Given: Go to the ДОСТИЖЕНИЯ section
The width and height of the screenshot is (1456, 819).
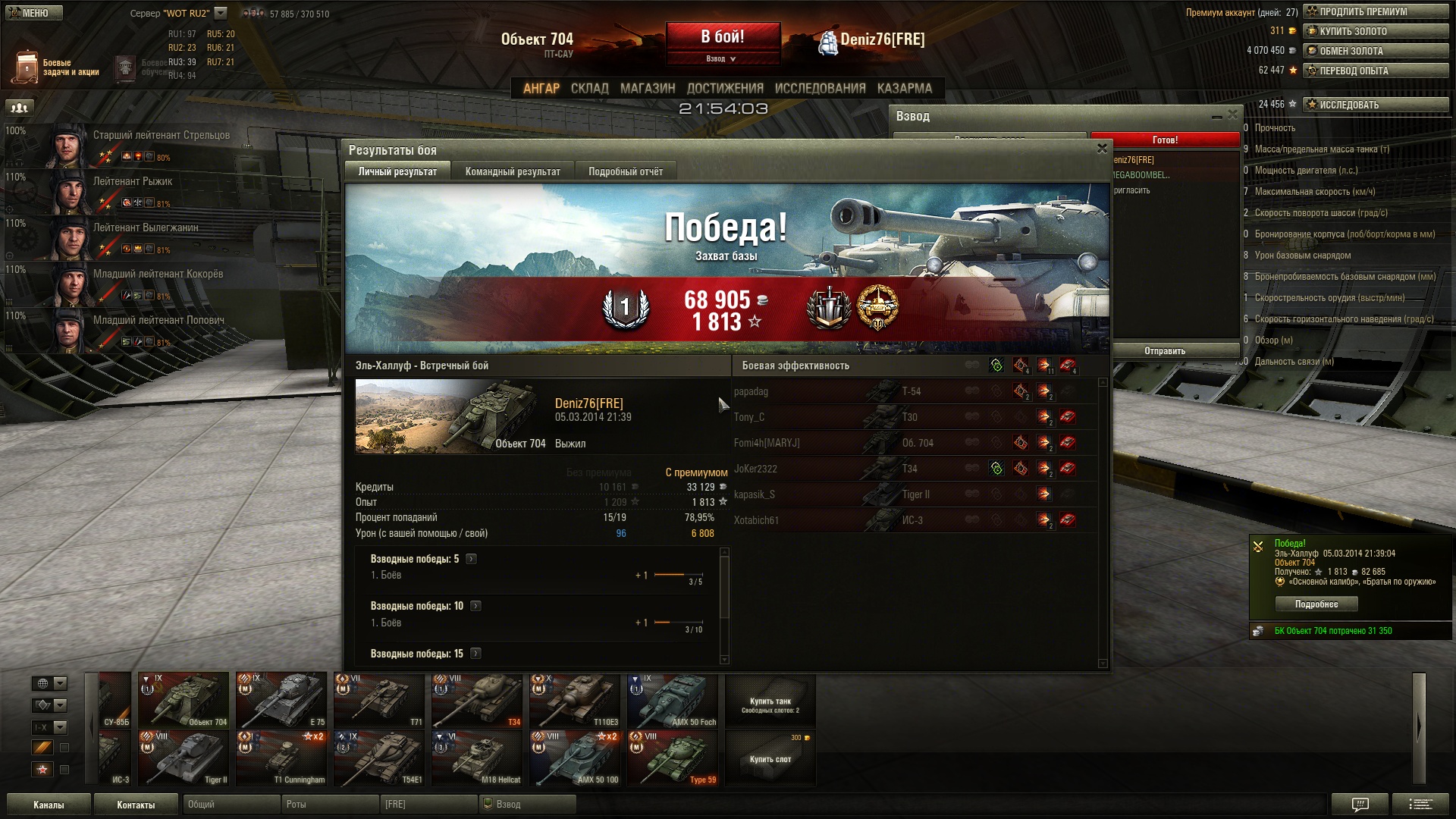Looking at the screenshot, I should tap(724, 89).
